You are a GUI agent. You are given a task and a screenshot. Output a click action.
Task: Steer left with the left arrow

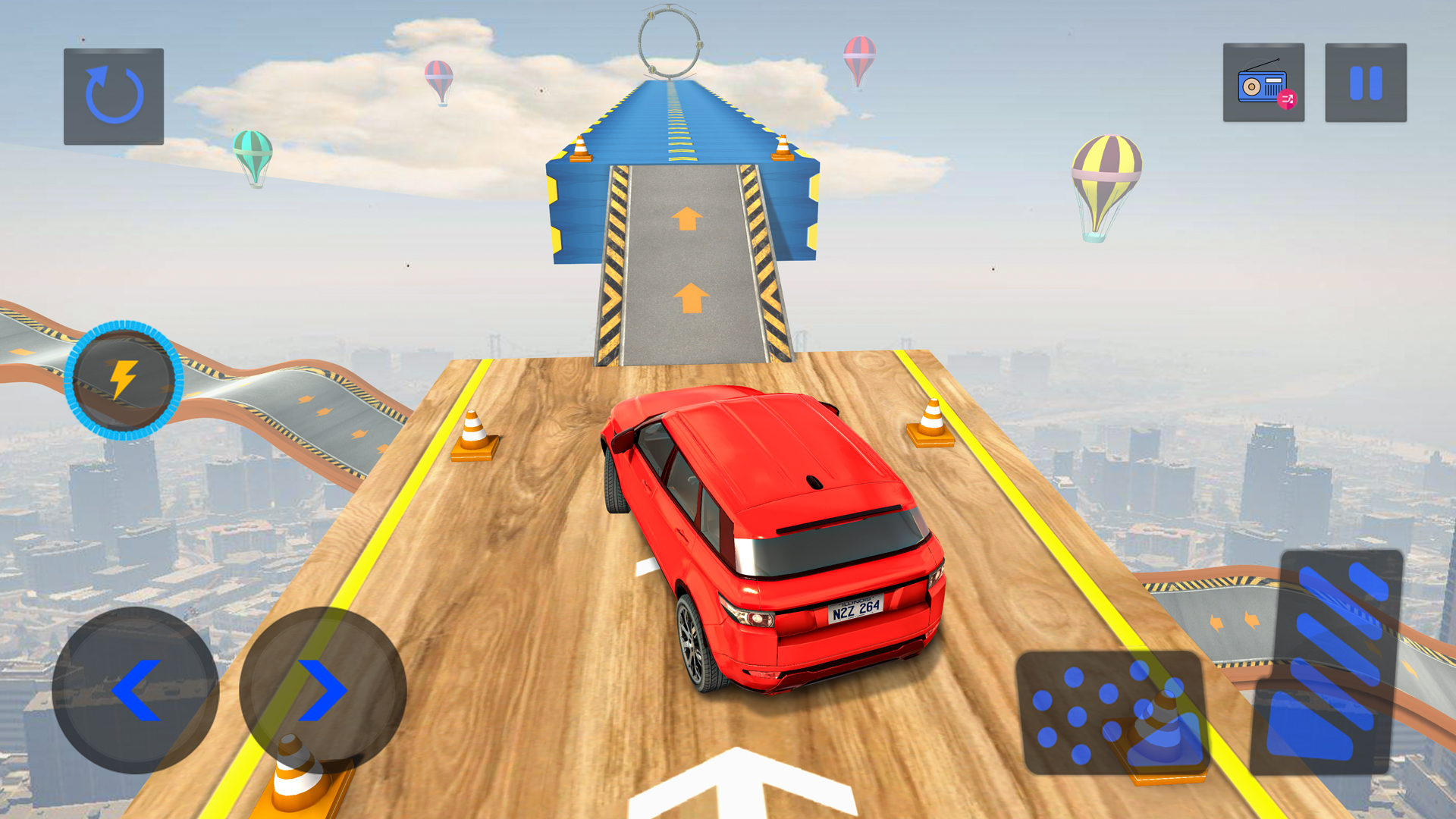click(136, 690)
